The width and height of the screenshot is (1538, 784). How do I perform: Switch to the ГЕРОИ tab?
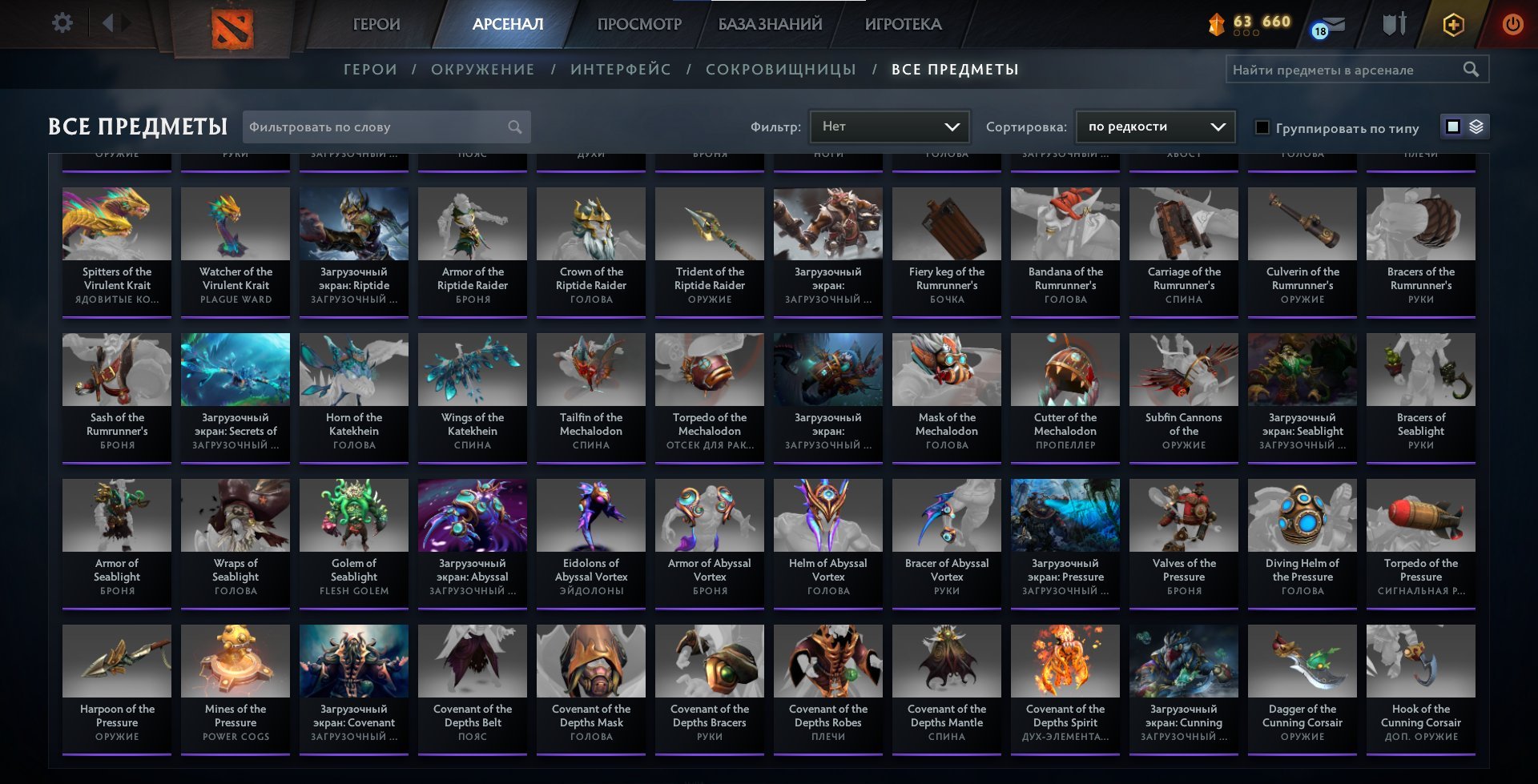coord(376,24)
